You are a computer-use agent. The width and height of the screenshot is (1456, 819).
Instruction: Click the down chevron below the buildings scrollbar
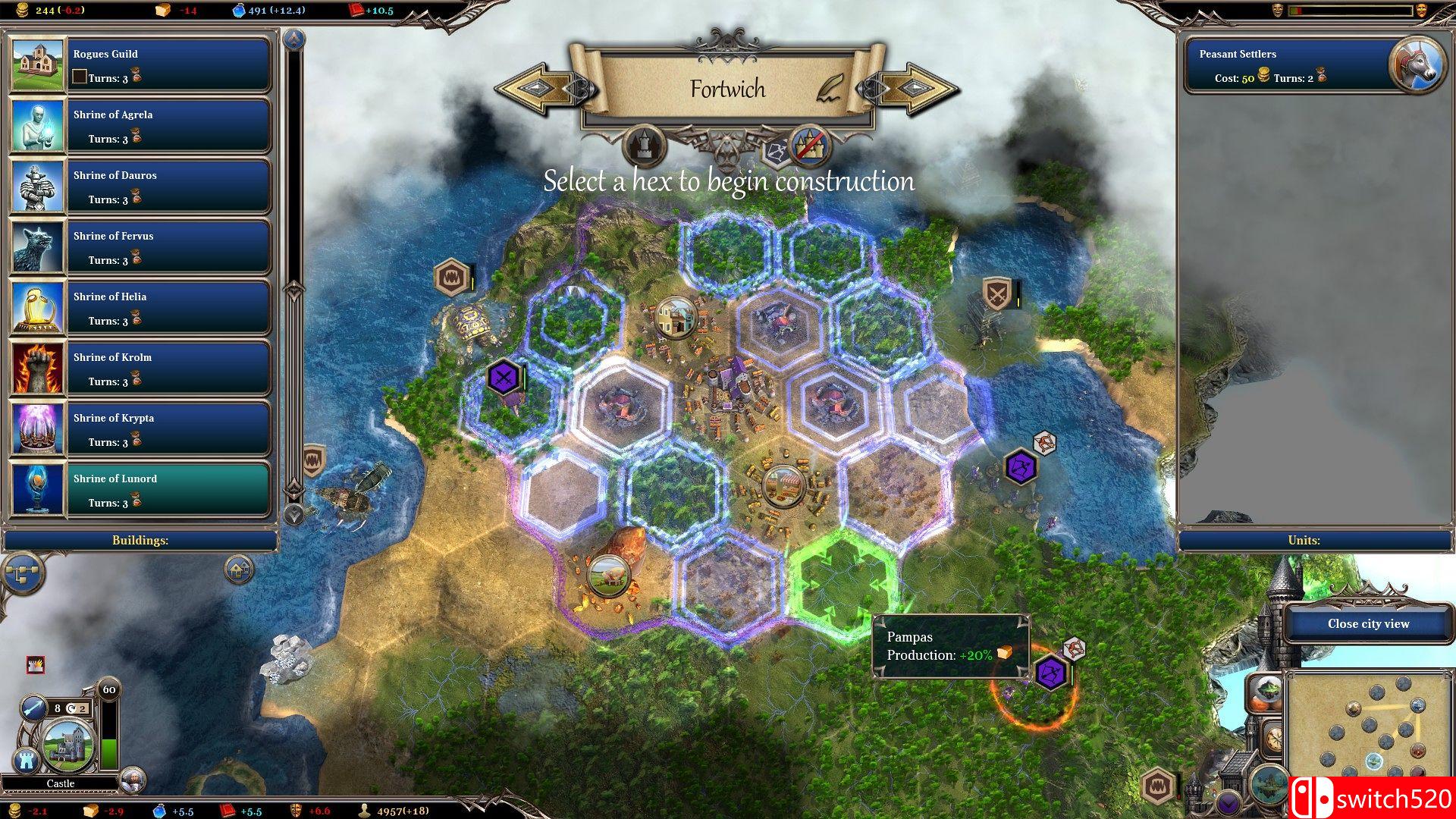(x=294, y=513)
